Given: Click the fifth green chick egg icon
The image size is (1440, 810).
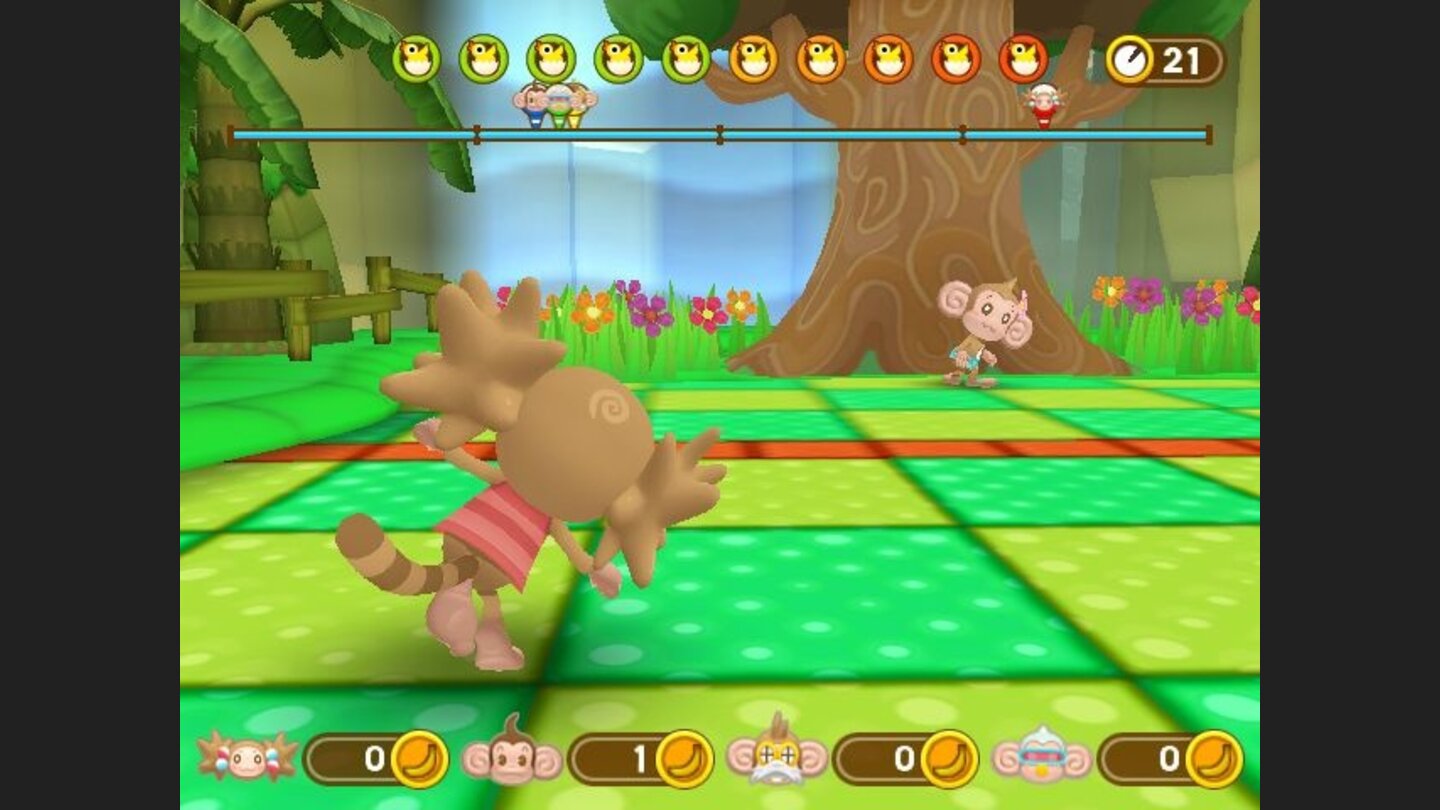Looking at the screenshot, I should 687,57.
